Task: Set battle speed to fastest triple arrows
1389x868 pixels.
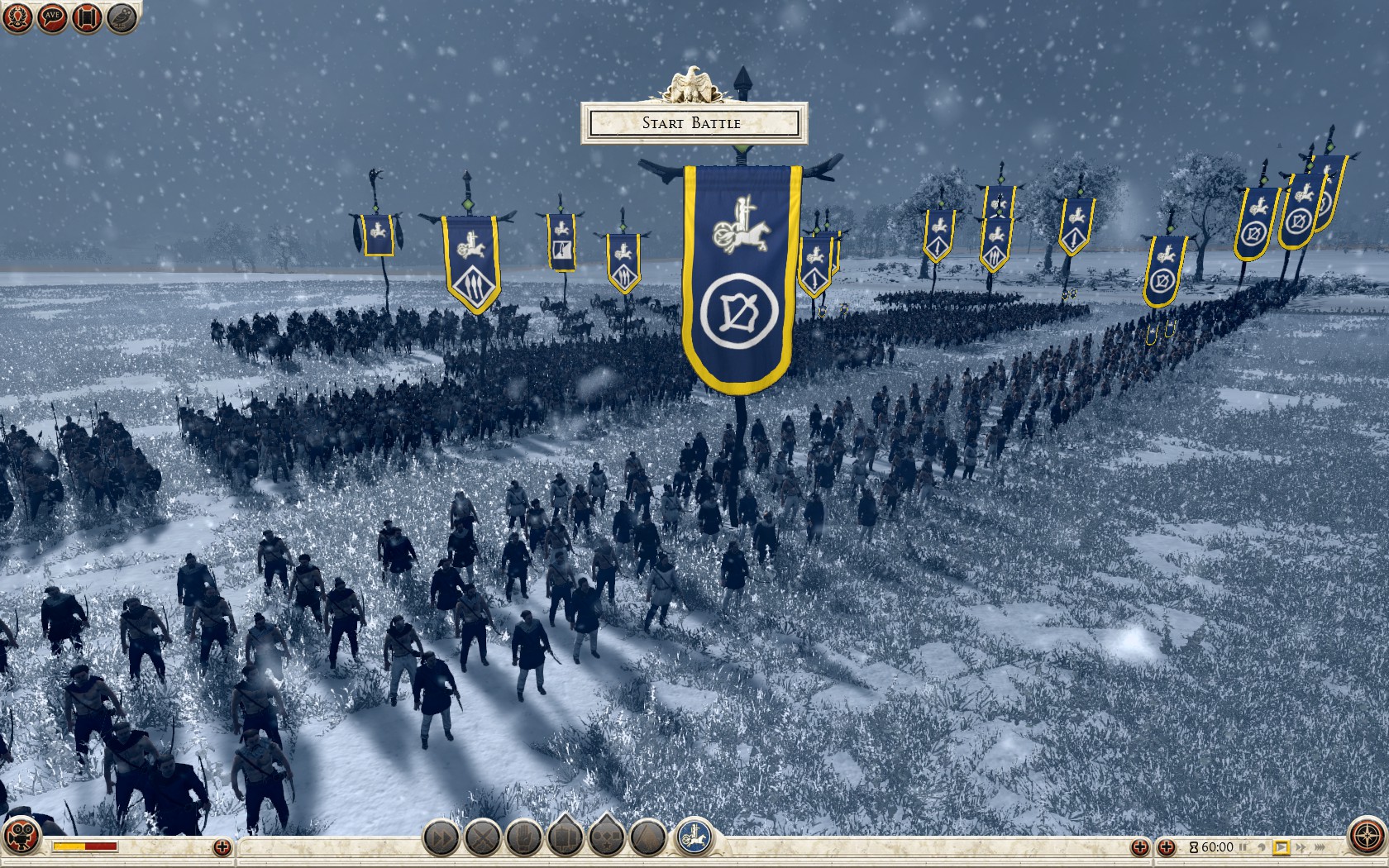Action: (x=1320, y=847)
